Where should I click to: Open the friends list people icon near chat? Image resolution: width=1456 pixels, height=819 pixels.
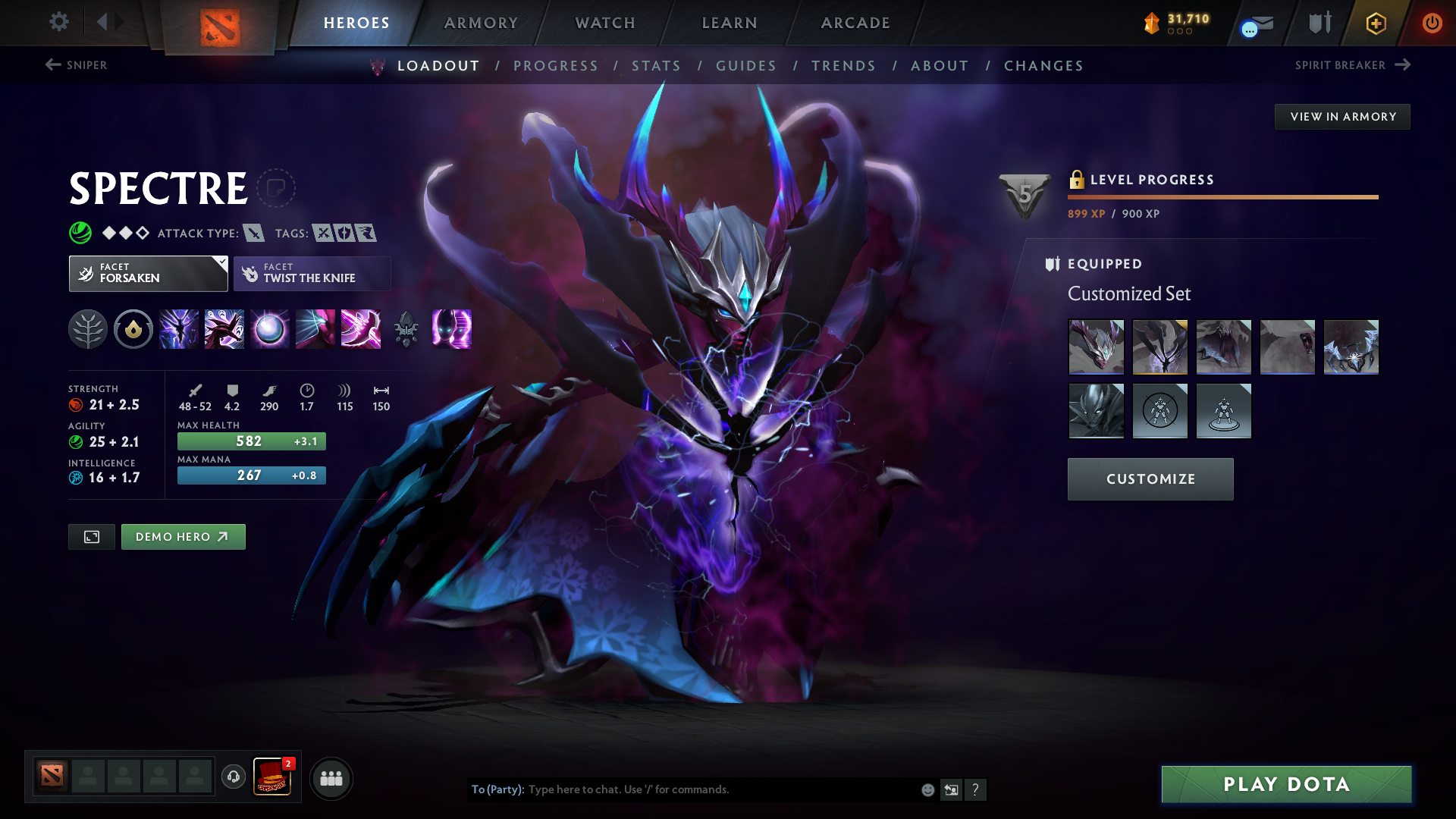(331, 778)
